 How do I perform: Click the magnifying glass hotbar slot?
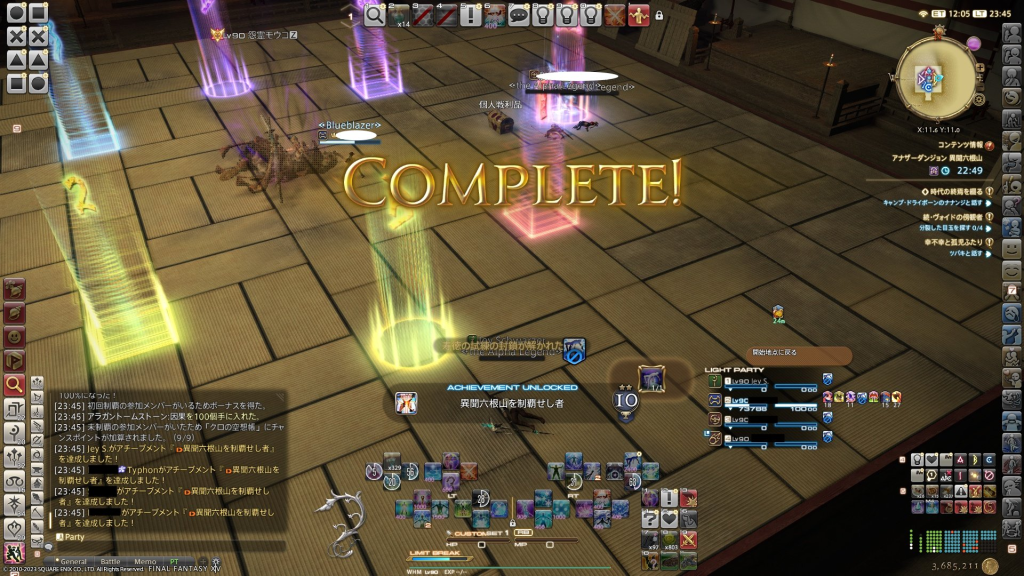pos(376,15)
